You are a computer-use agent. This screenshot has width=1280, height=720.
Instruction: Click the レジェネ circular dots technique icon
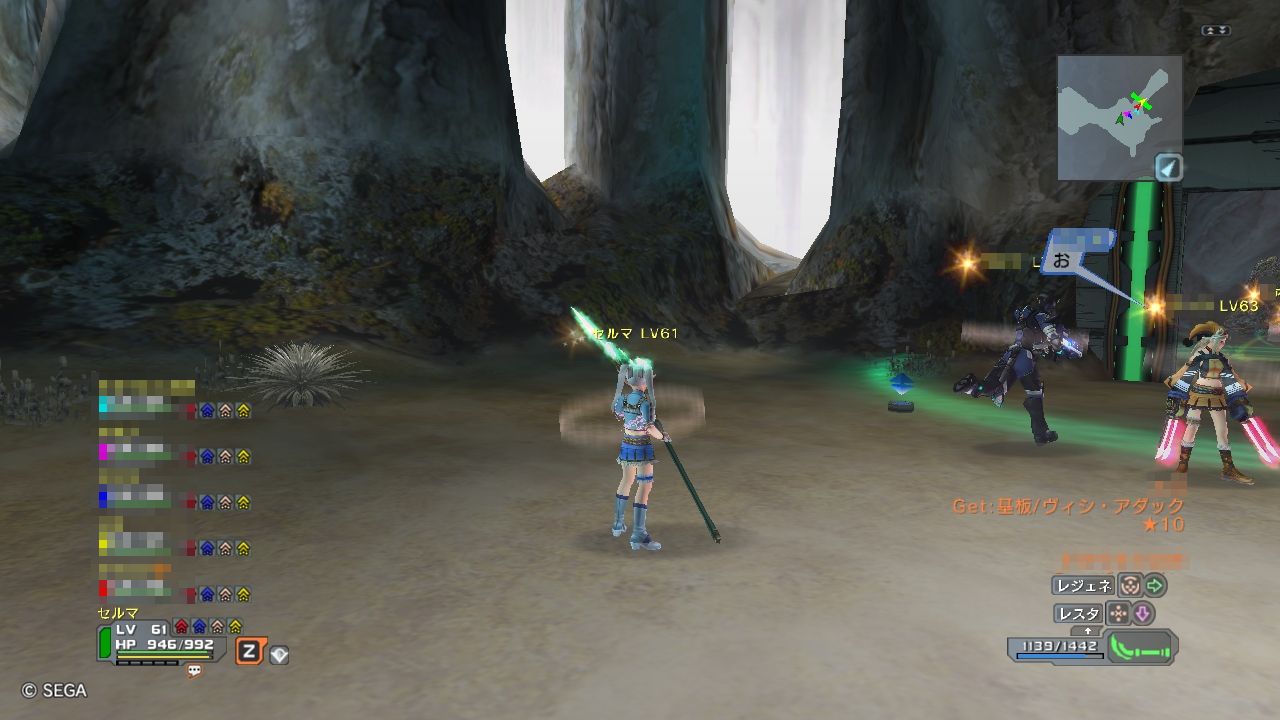click(x=1128, y=586)
